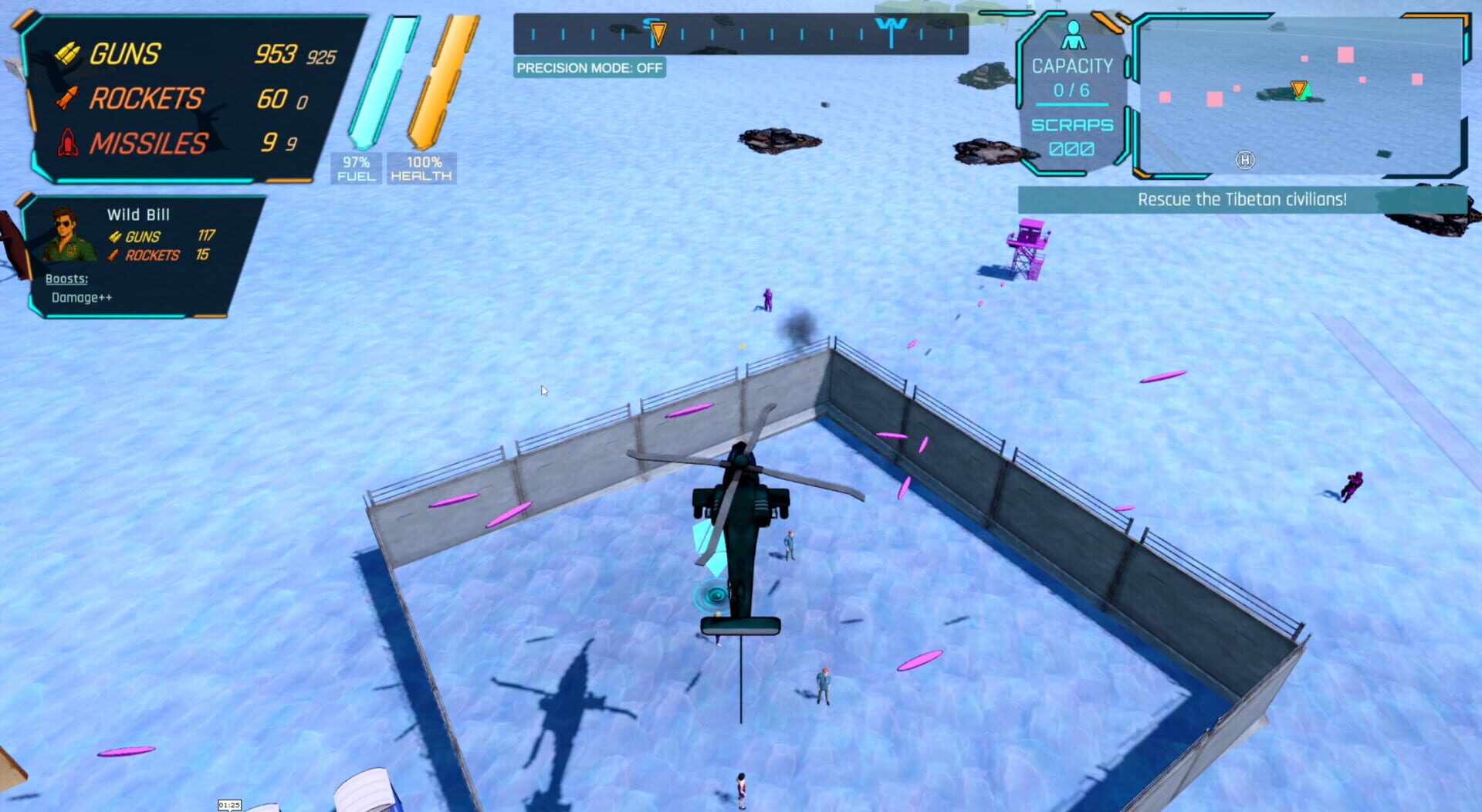This screenshot has height=812, width=1482.
Task: Click the rockets icon next to Wild Bill's 15
Action: (x=114, y=255)
